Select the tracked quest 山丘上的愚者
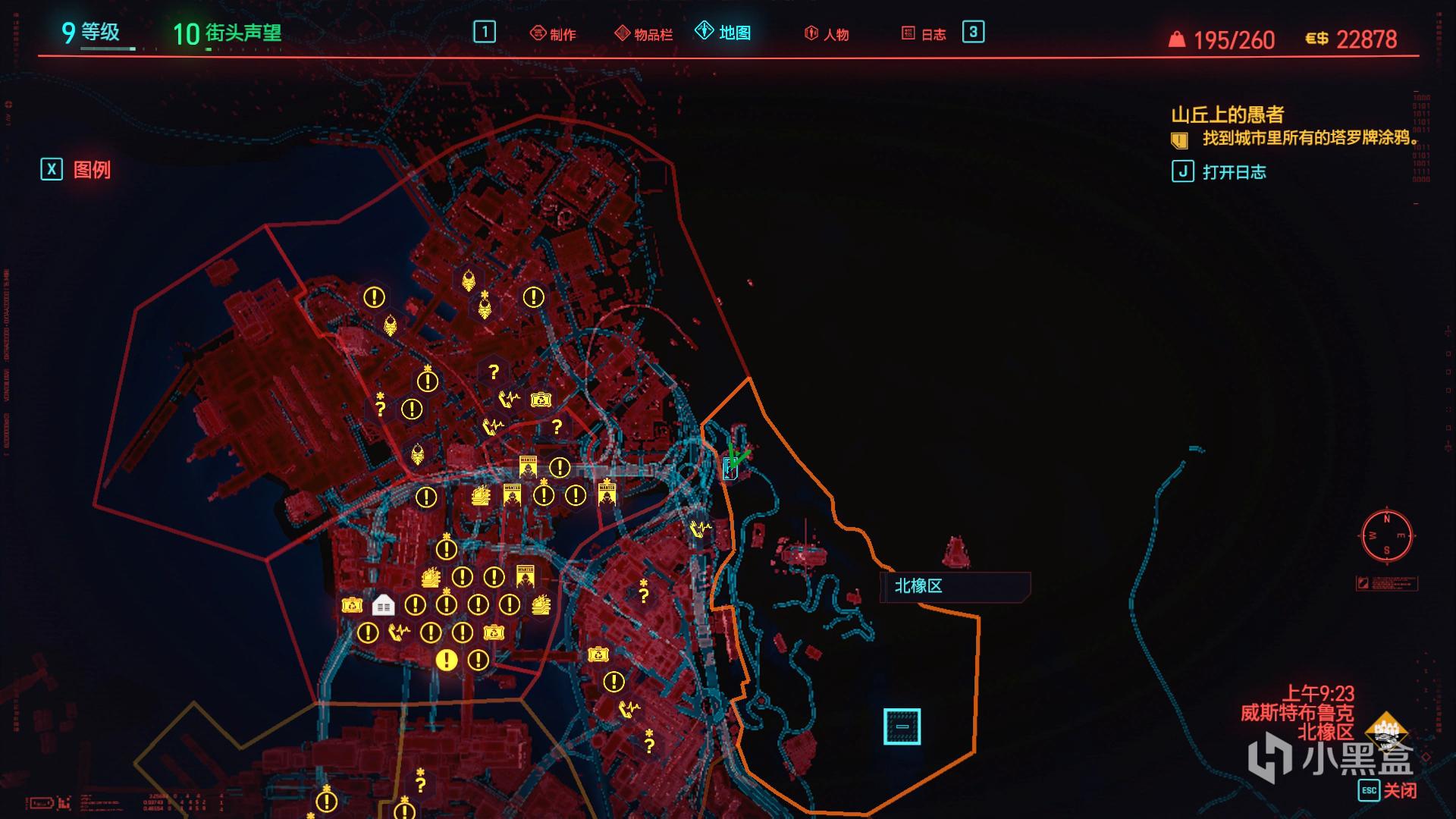Viewport: 1456px width, 819px height. pyautogui.click(x=1227, y=115)
